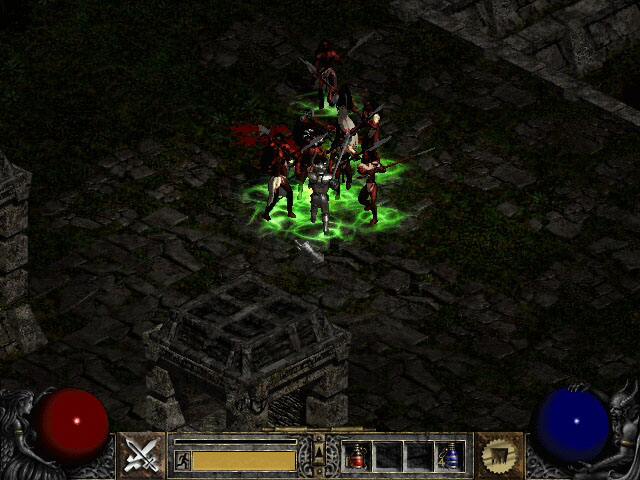
Task: Use the blue mana potion in belt
Action: point(449,456)
